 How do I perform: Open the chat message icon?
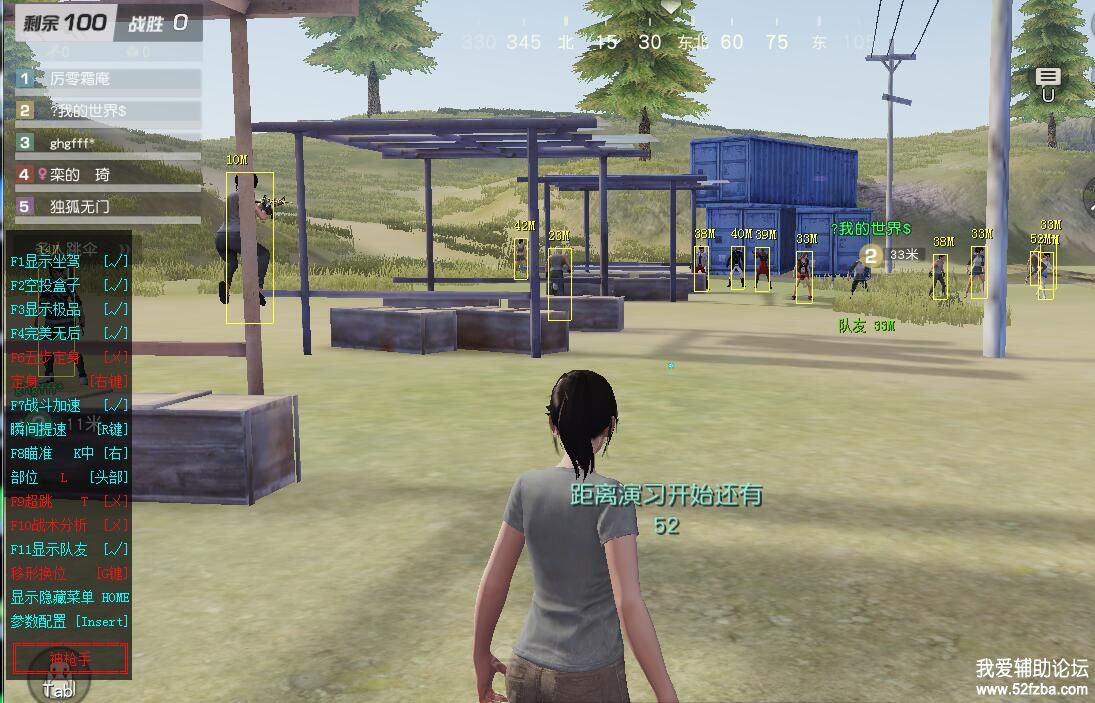[x=1048, y=77]
